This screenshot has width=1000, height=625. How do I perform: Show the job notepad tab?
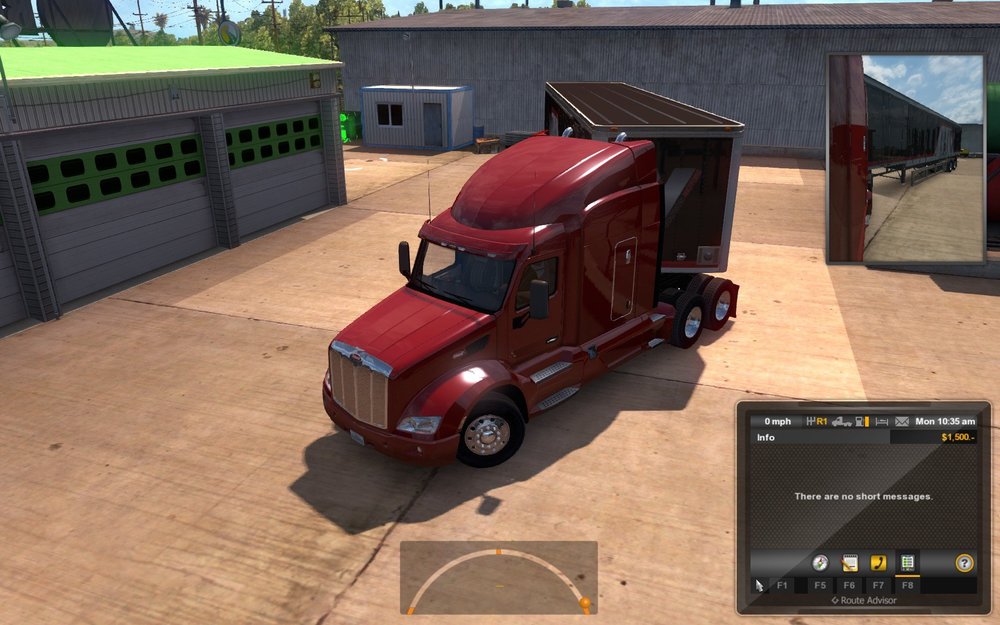(849, 563)
